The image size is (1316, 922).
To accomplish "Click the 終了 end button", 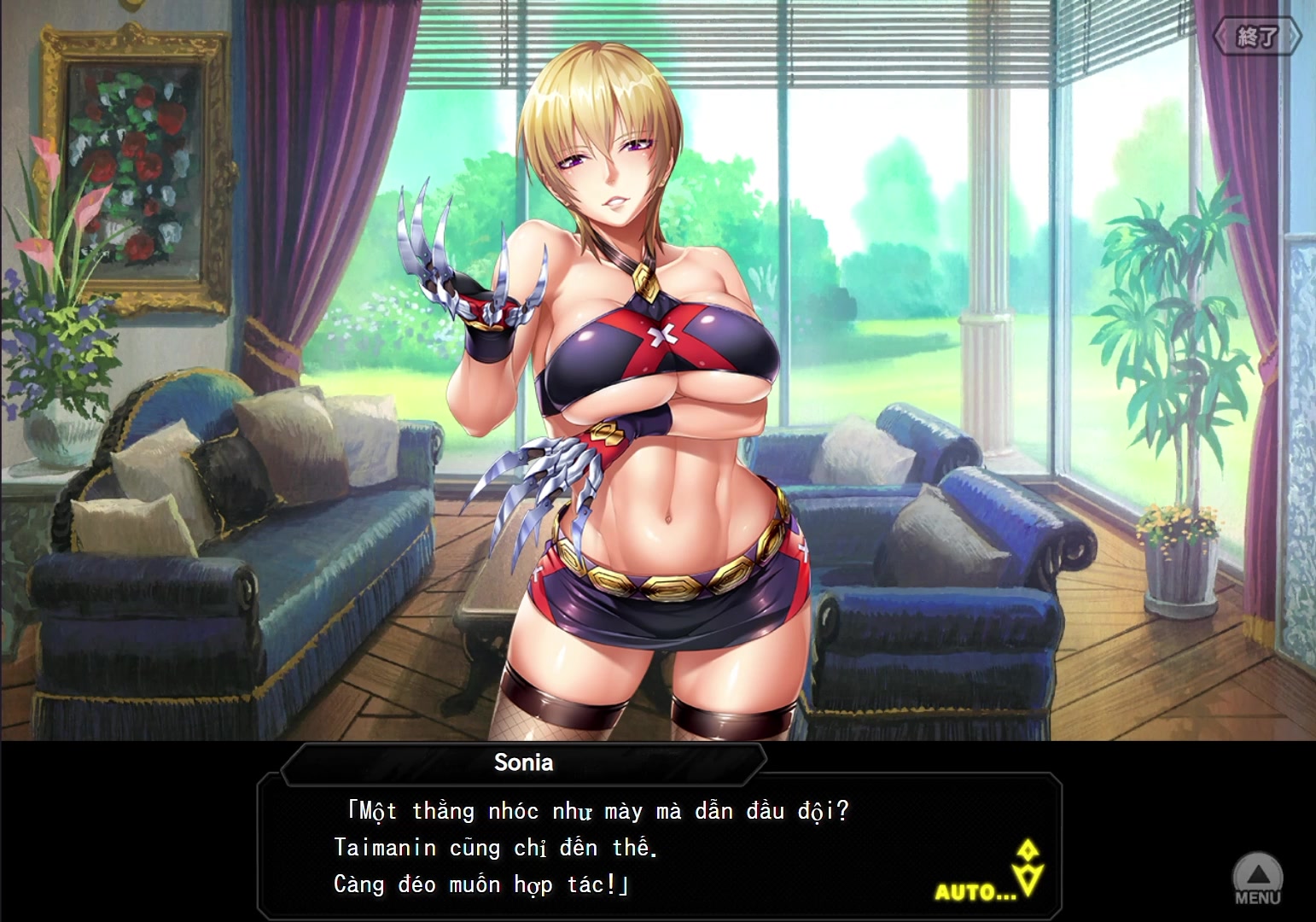I will pos(1256,37).
